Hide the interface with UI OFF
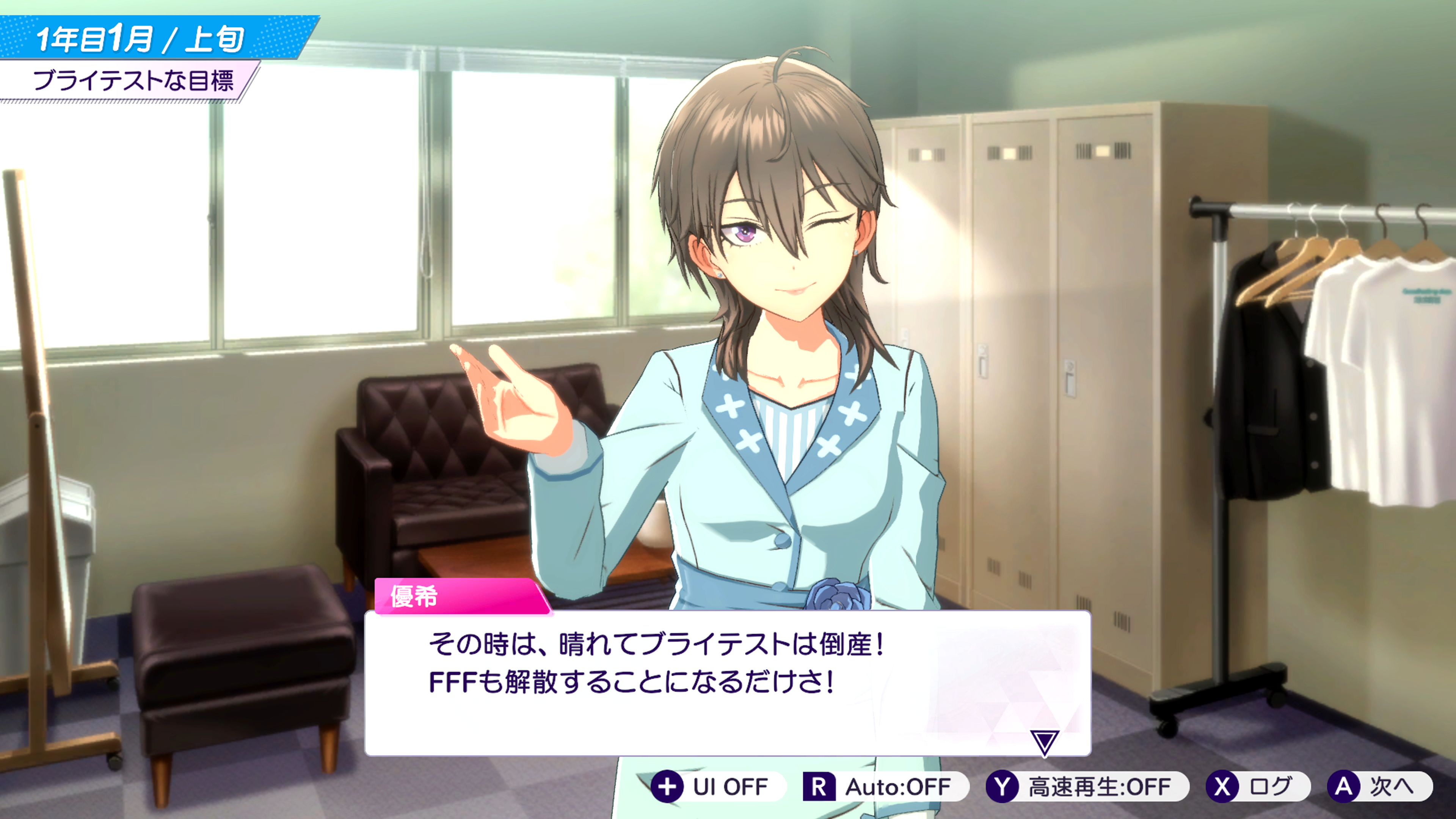Viewport: 1456px width, 819px height. (717, 786)
